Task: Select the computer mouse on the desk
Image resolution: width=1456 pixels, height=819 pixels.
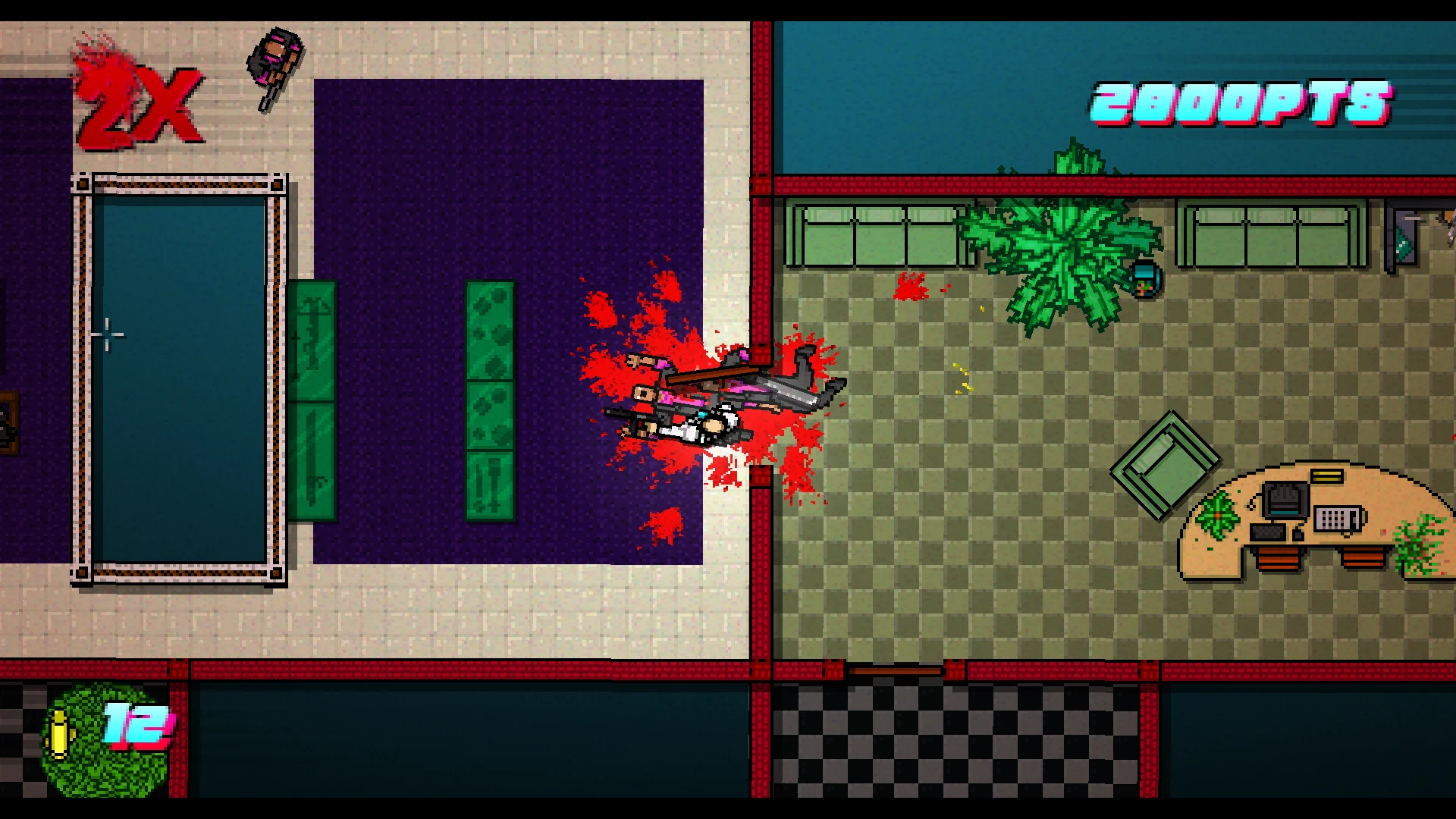Action: click(1297, 535)
